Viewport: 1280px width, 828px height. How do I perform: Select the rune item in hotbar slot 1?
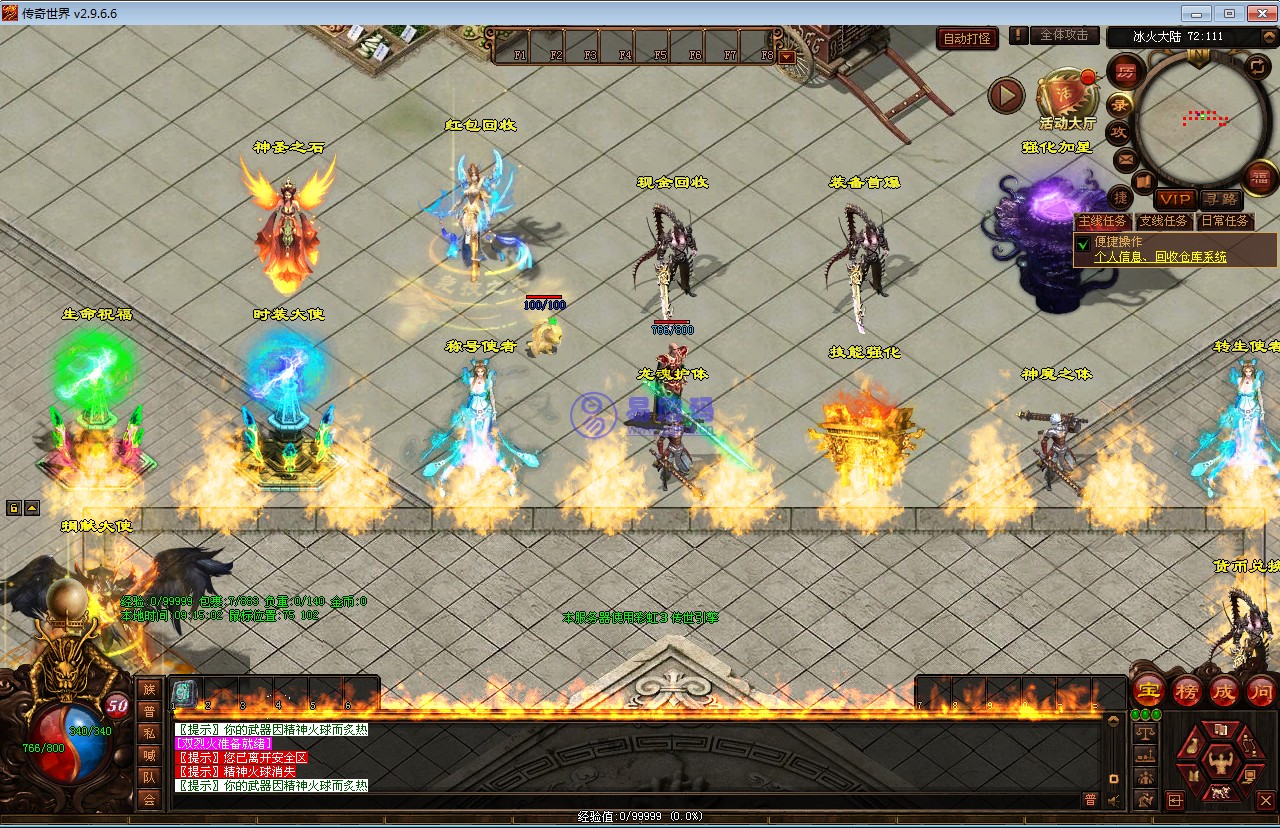coord(184,692)
